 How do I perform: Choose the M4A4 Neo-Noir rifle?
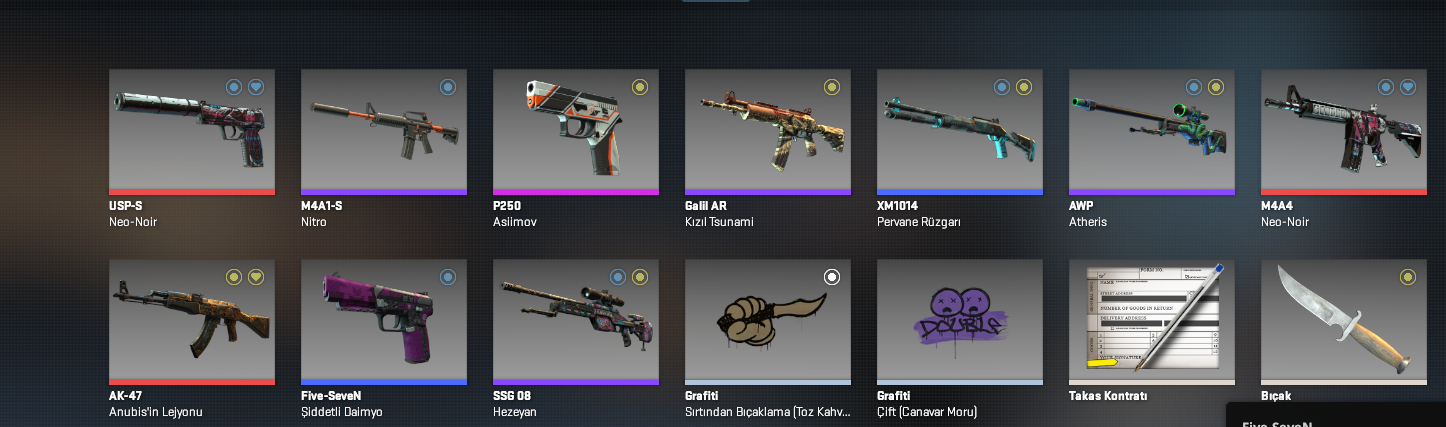click(1343, 130)
